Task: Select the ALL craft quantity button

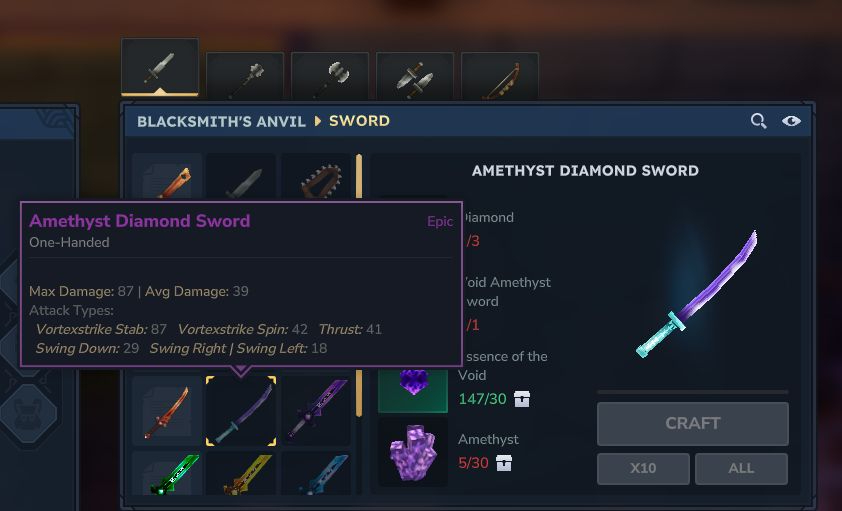Action: (x=741, y=468)
